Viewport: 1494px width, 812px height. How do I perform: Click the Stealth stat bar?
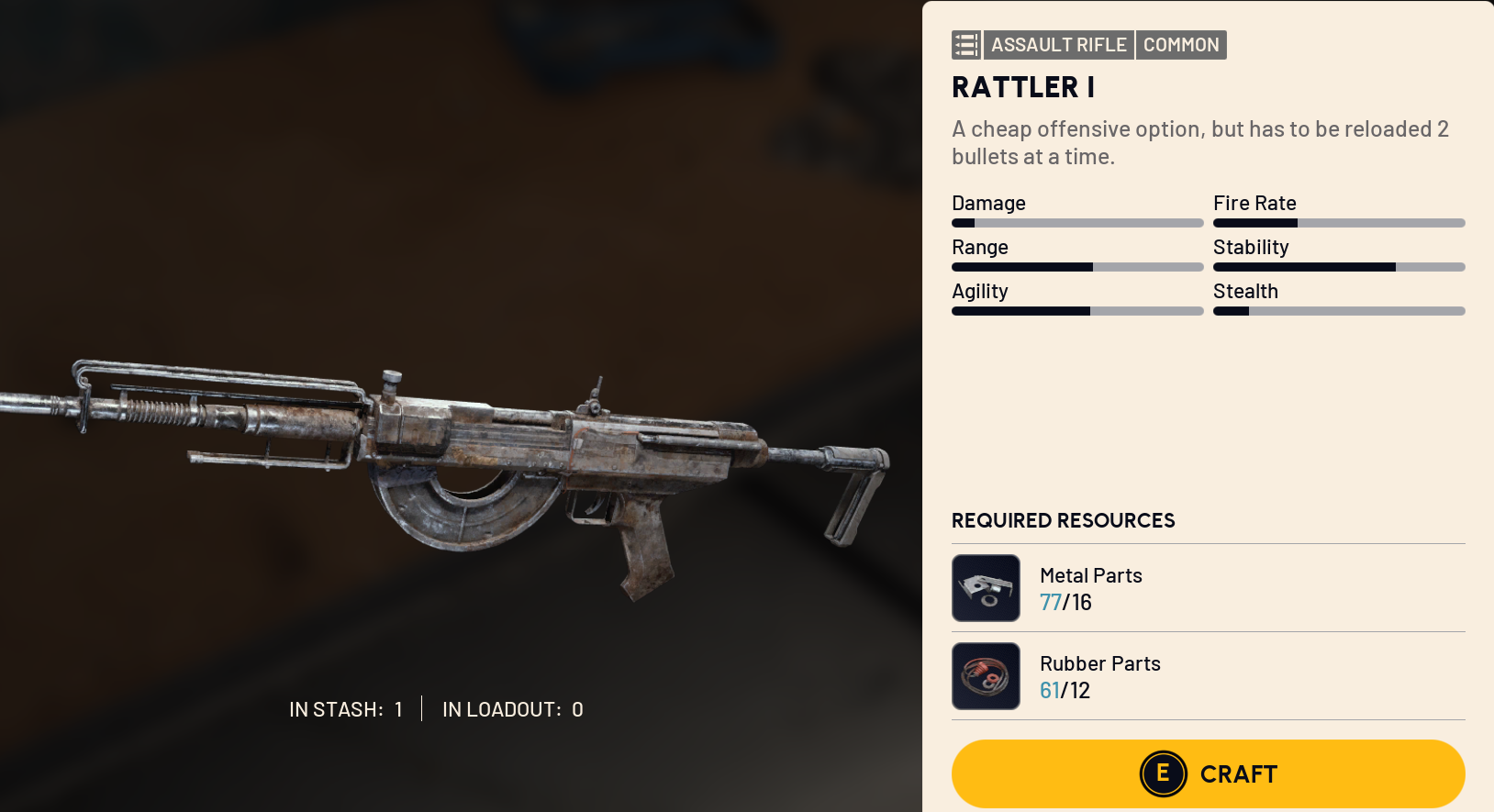point(1339,310)
